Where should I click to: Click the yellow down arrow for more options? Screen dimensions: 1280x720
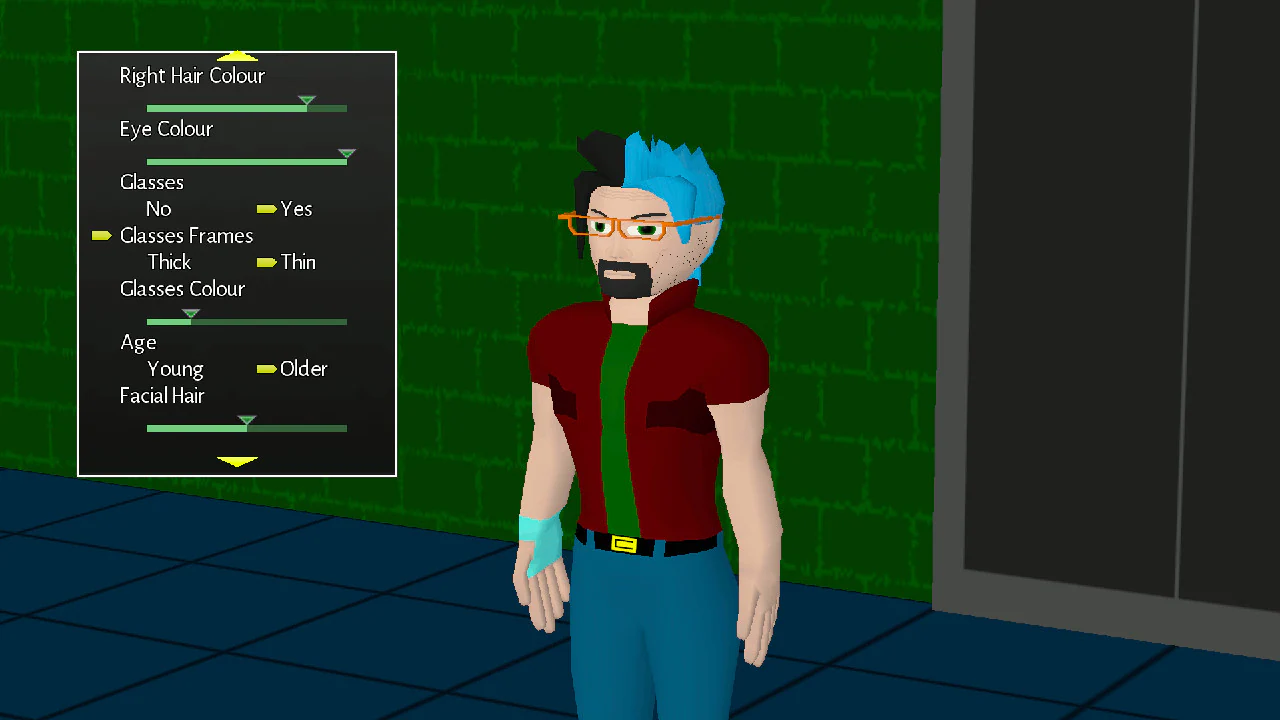237,462
